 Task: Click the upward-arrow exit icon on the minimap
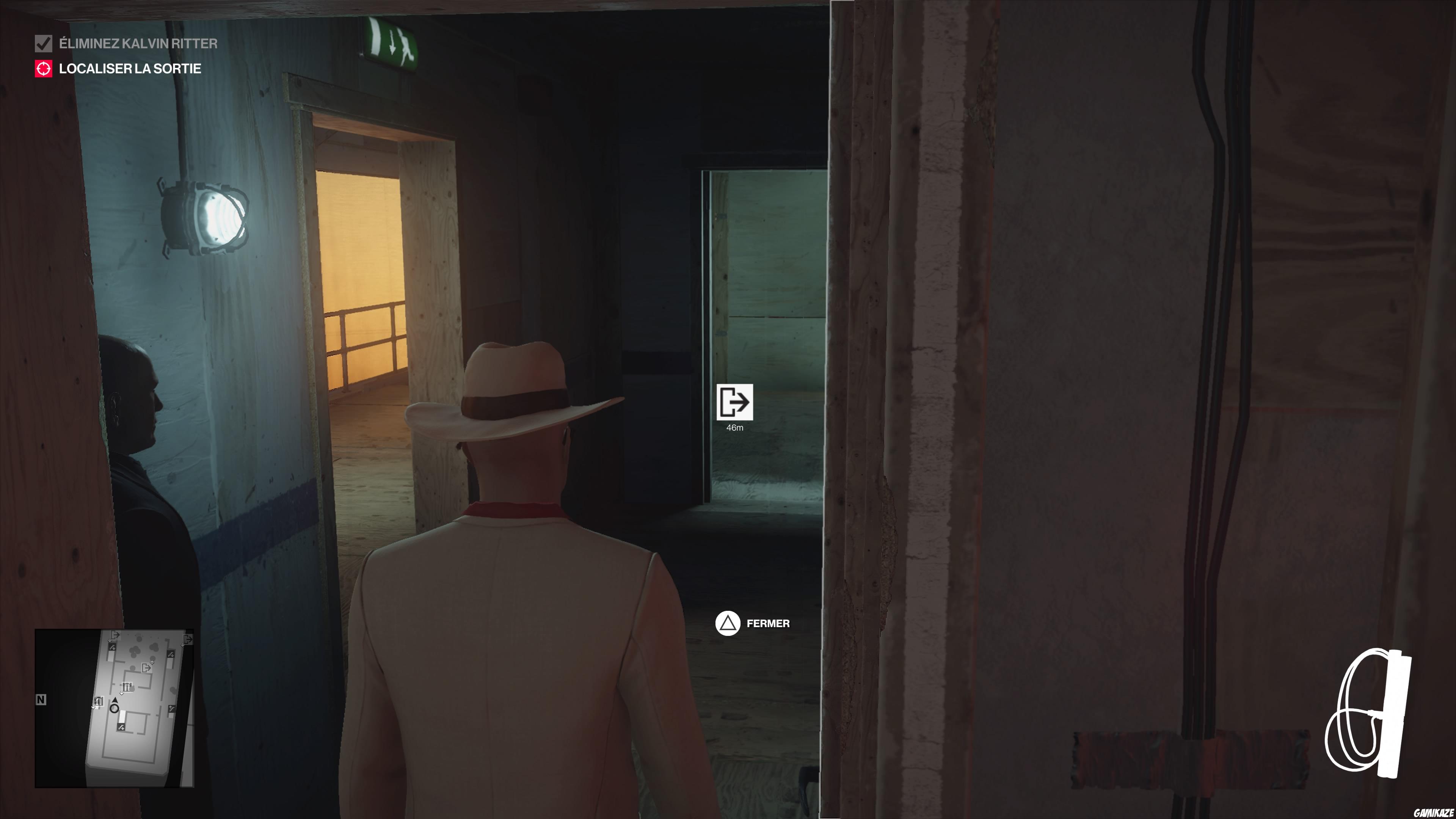tap(146, 668)
